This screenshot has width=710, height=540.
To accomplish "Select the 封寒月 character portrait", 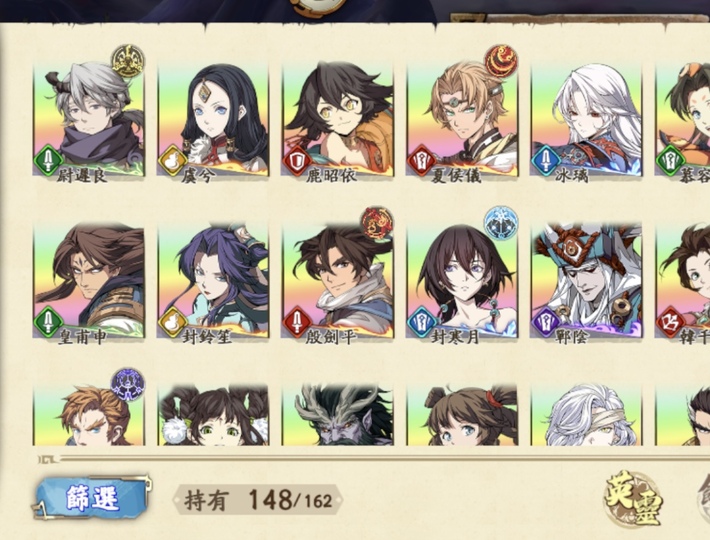I will [462, 280].
